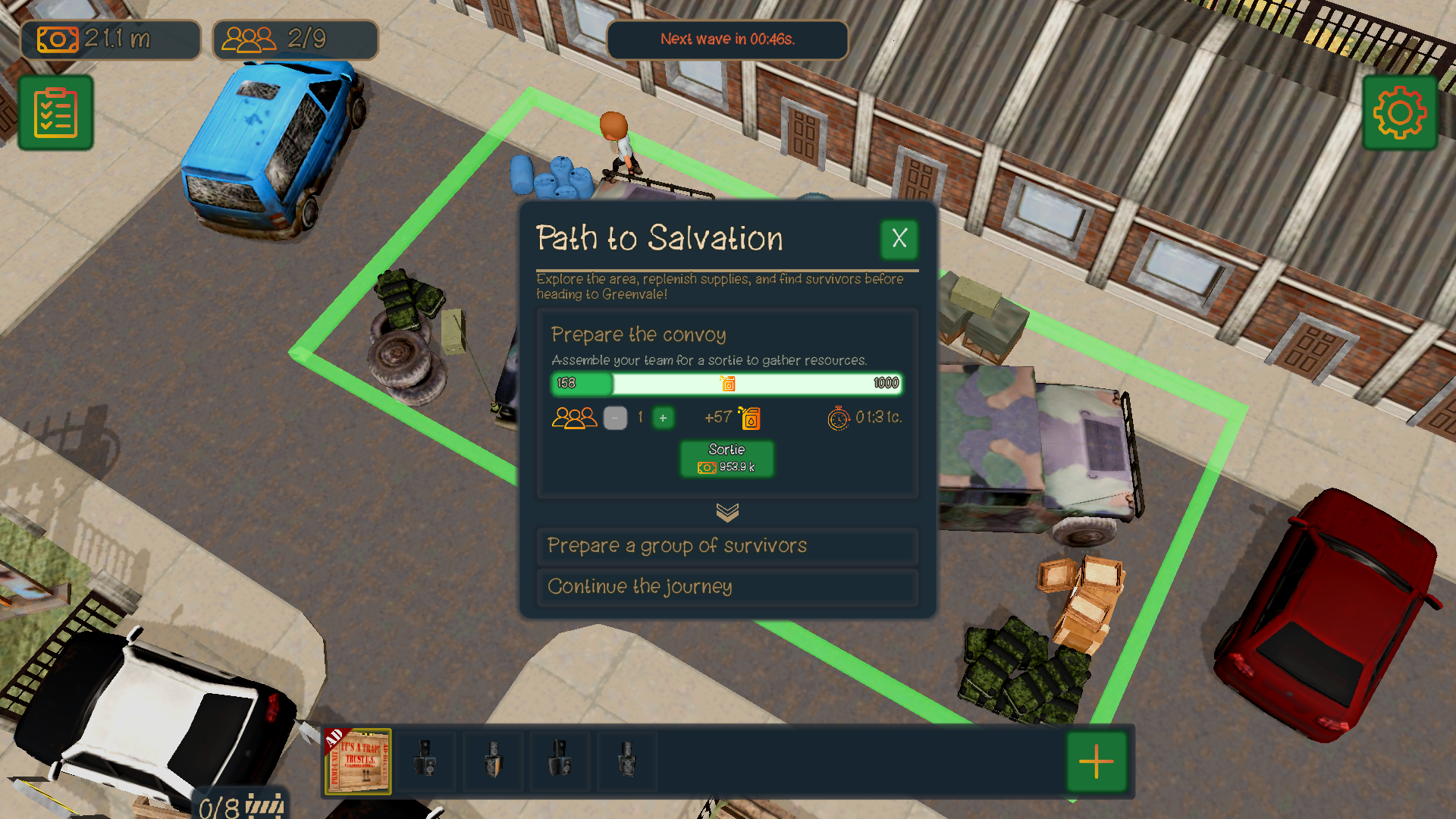Click the fuel canister icon next to +57
The image size is (1456, 819).
(x=750, y=418)
